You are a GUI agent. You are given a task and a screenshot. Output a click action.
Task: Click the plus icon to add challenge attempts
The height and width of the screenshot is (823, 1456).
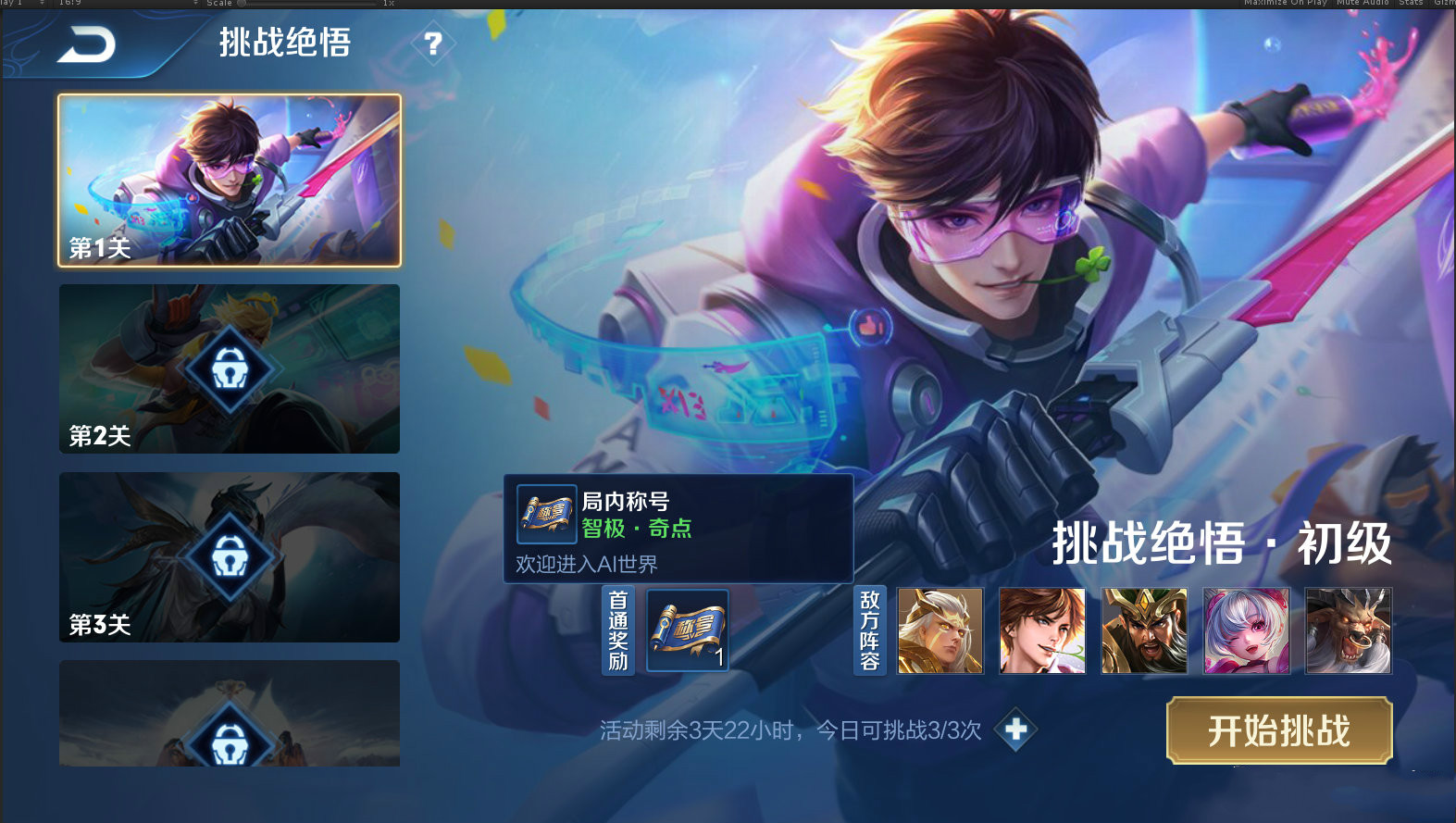(x=1016, y=730)
